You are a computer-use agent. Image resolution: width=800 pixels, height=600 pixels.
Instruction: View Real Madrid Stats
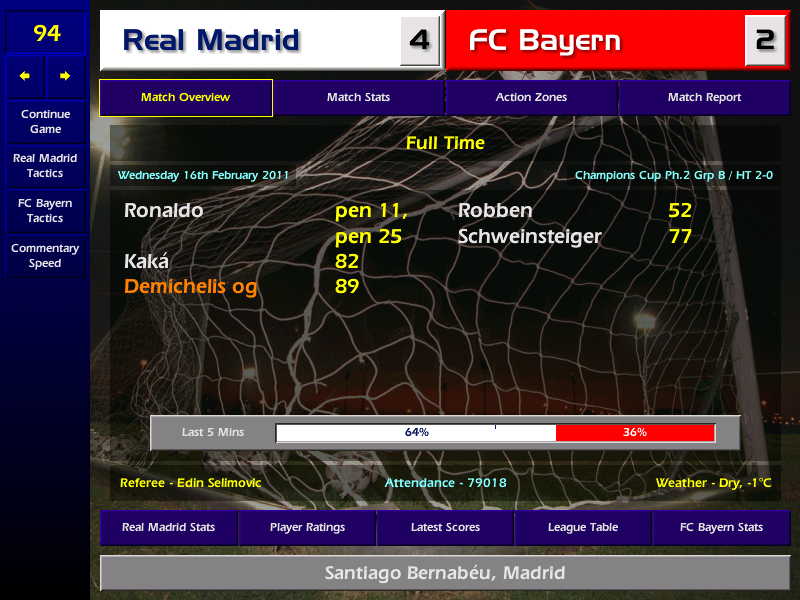pyautogui.click(x=168, y=527)
